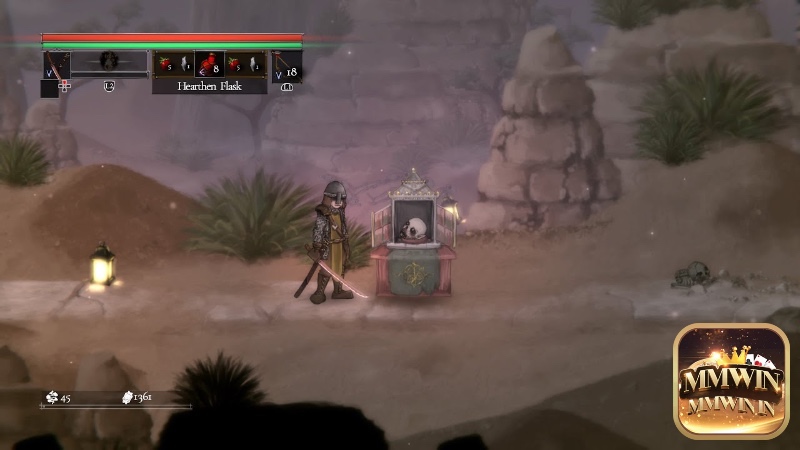
Task: Click the dark emblem slot beside the sword
Action: point(109,62)
